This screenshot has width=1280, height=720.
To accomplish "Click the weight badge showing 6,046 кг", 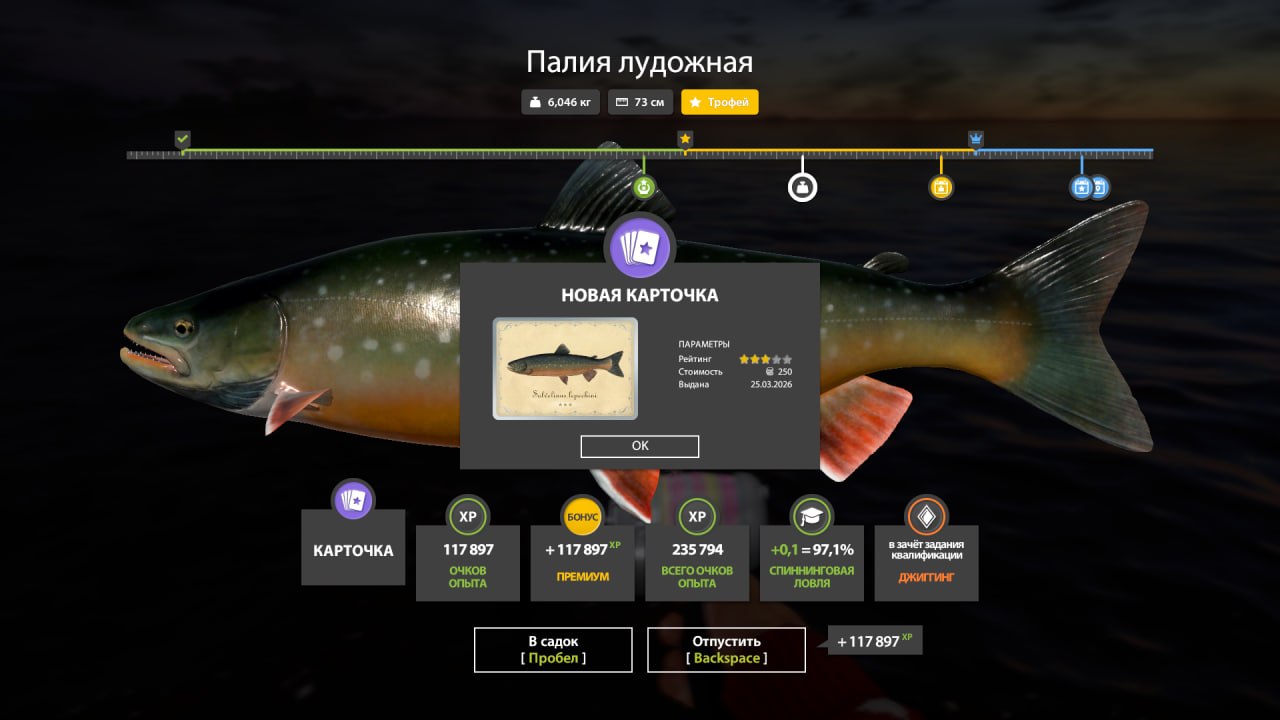I will pyautogui.click(x=560, y=102).
